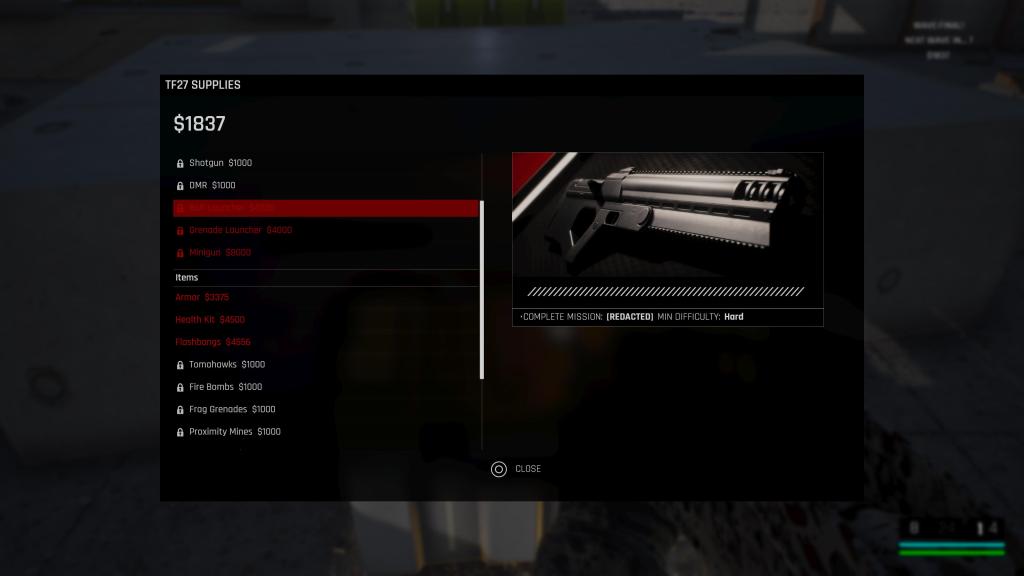1024x576 pixels.
Task: Select the Shotgun $1000 entry
Action: [x=220, y=163]
